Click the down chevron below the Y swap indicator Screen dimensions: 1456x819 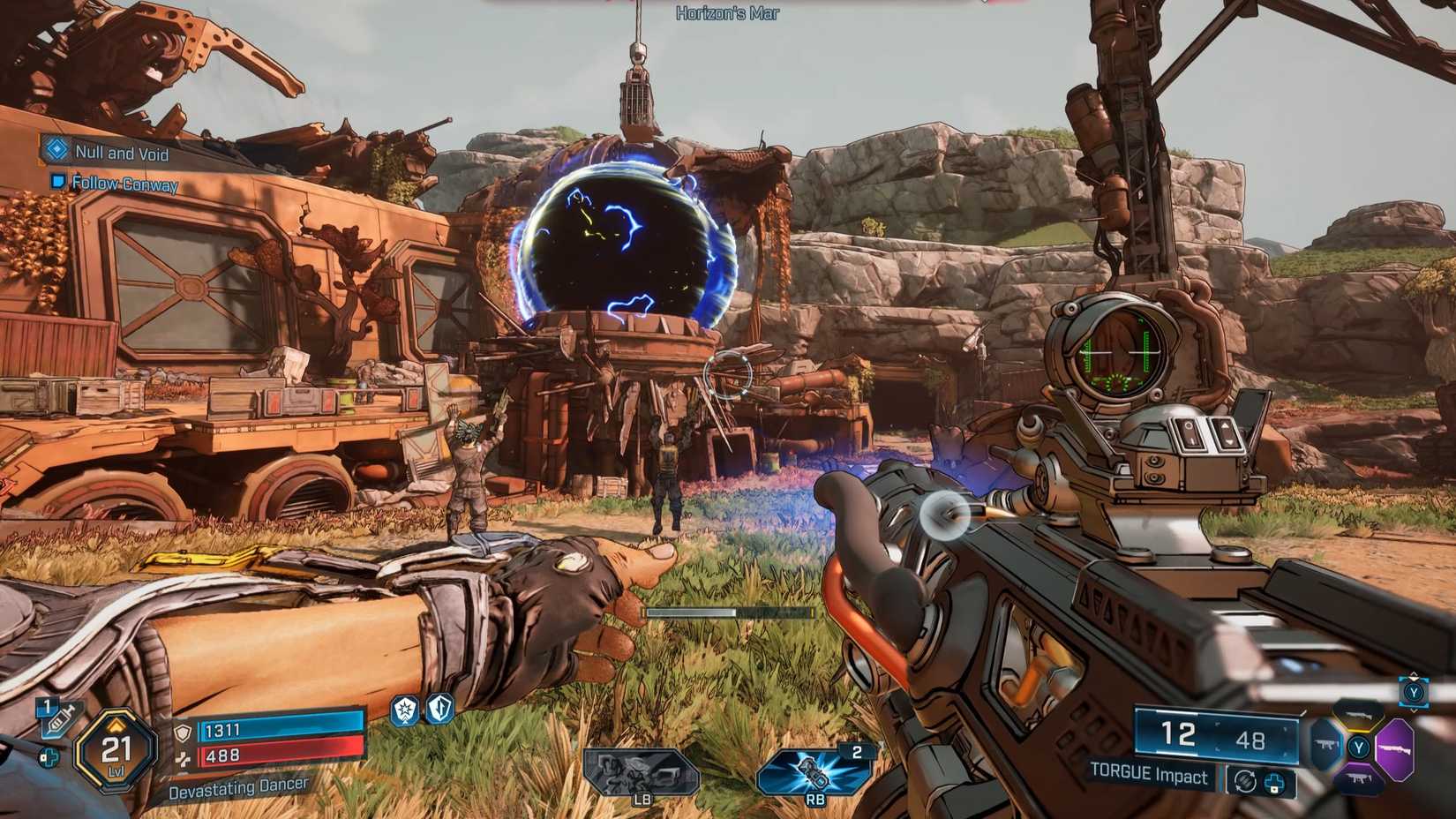(1414, 709)
